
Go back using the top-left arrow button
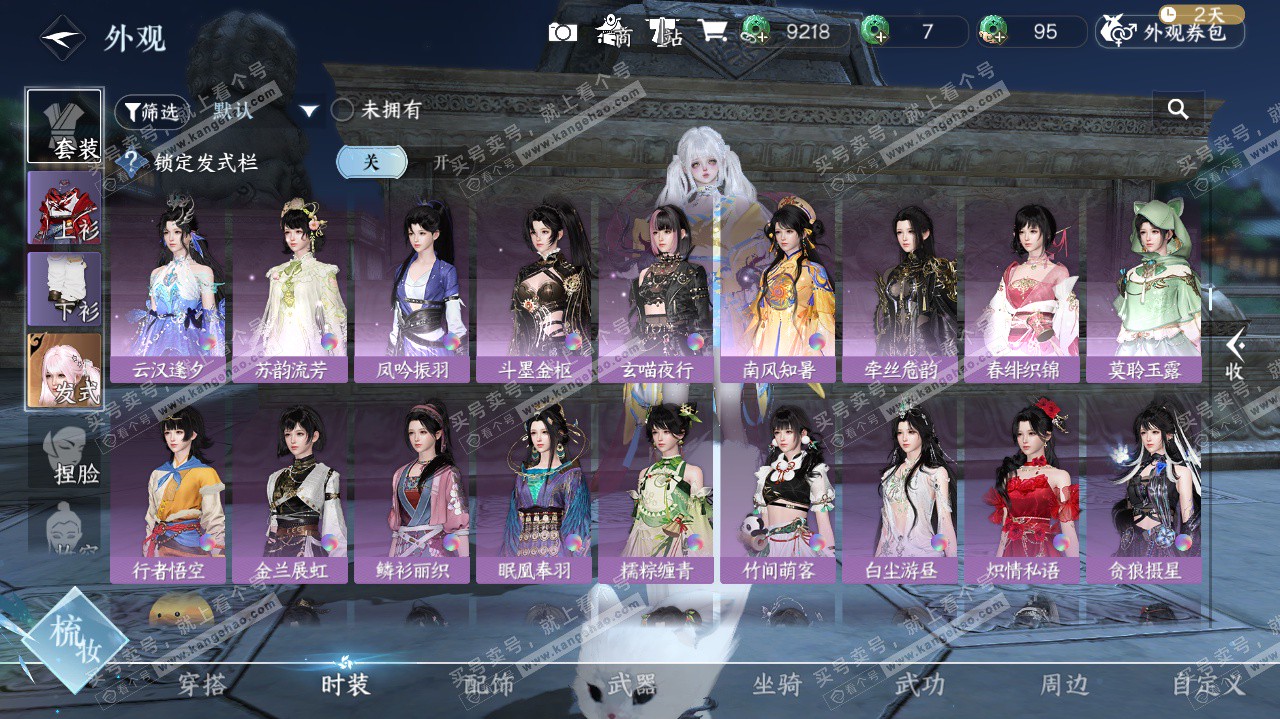pyautogui.click(x=62, y=38)
